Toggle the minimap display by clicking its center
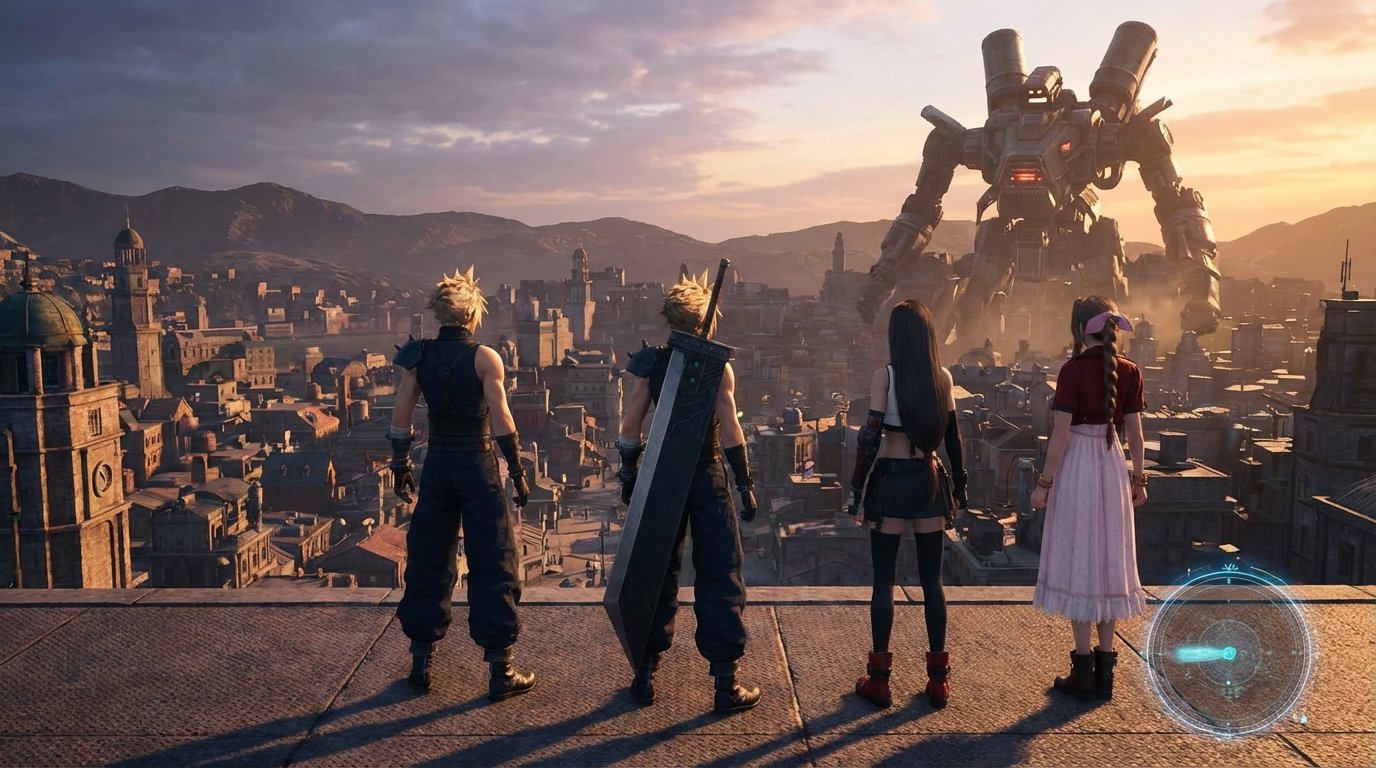Screen dimensions: 1376x768 (x=1228, y=652)
